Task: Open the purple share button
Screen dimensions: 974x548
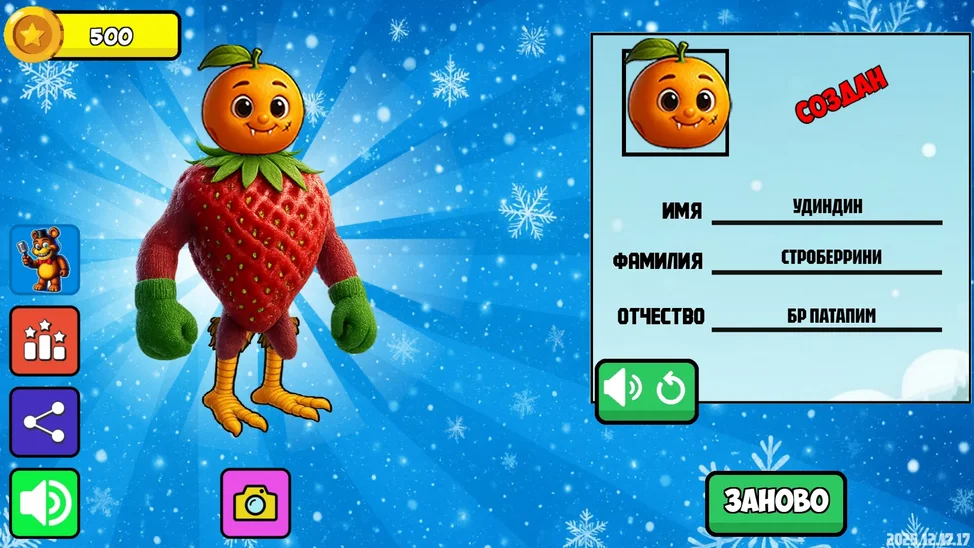Action: 45,422
